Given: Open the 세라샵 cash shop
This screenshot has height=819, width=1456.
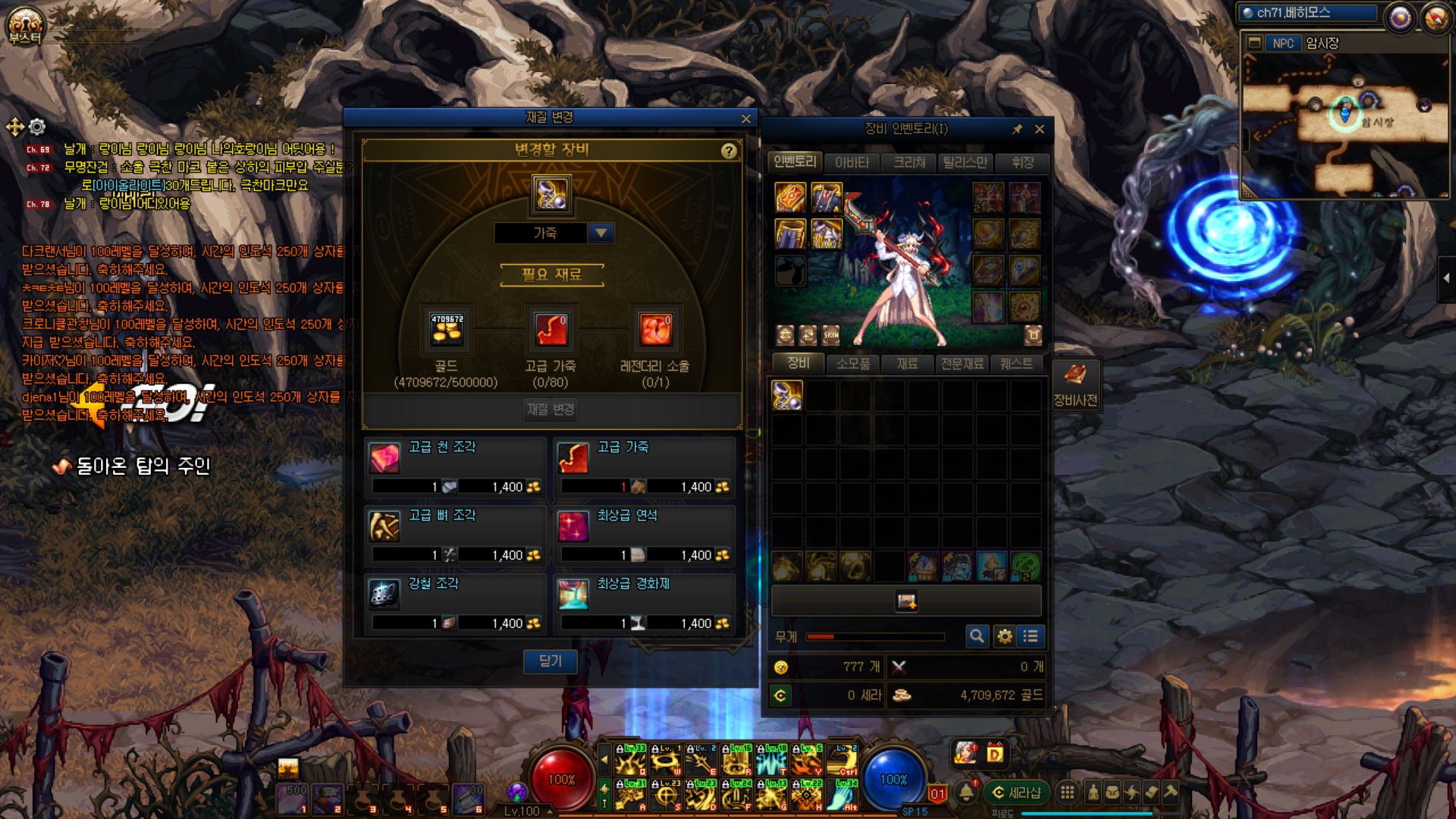Looking at the screenshot, I should [x=1016, y=792].
